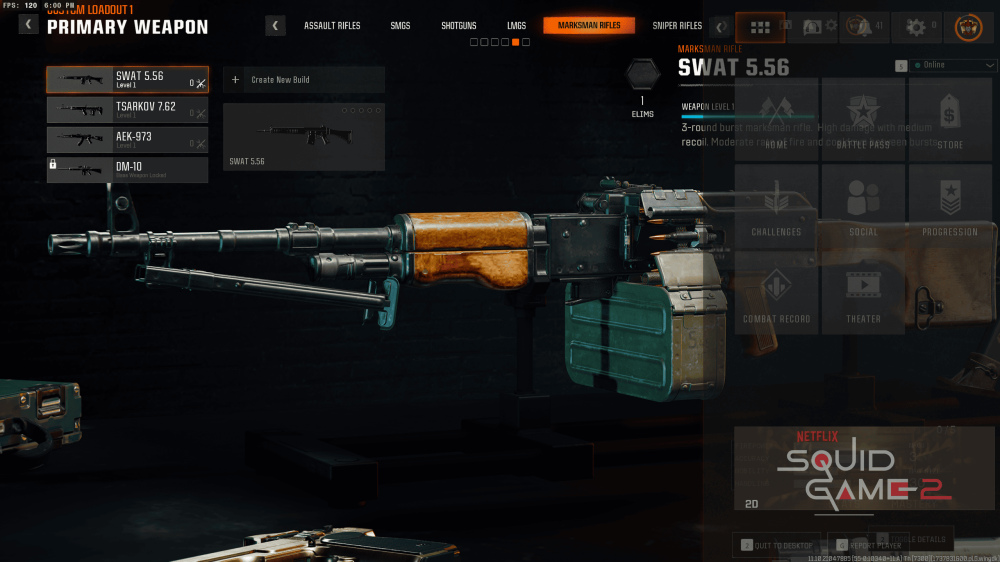This screenshot has width=1000, height=562.
Task: Select the locked DM-10 weapon
Action: pyautogui.click(x=127, y=170)
